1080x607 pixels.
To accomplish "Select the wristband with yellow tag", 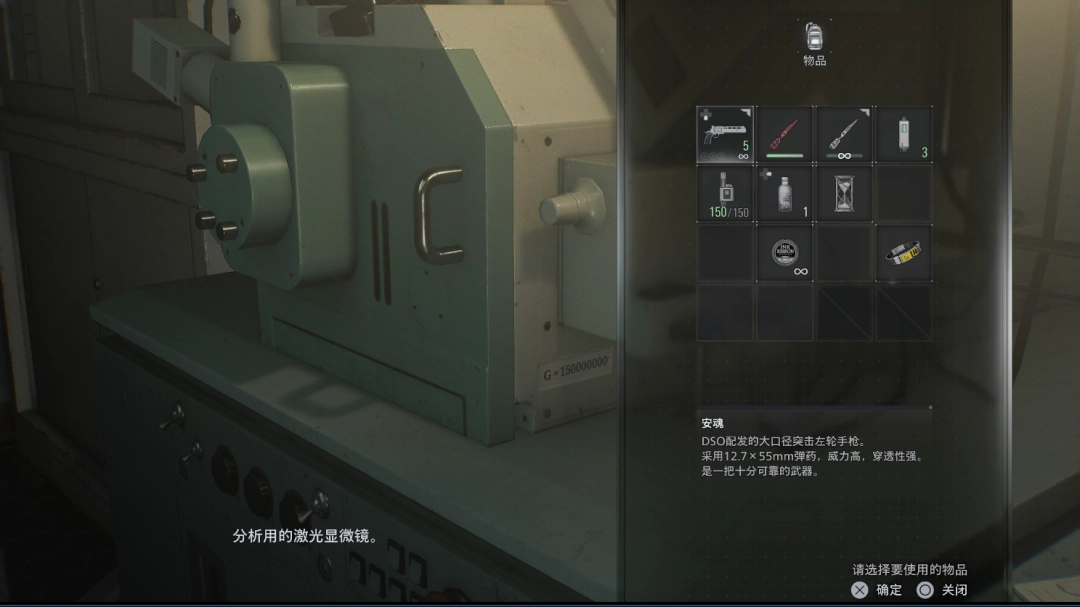I will [904, 253].
